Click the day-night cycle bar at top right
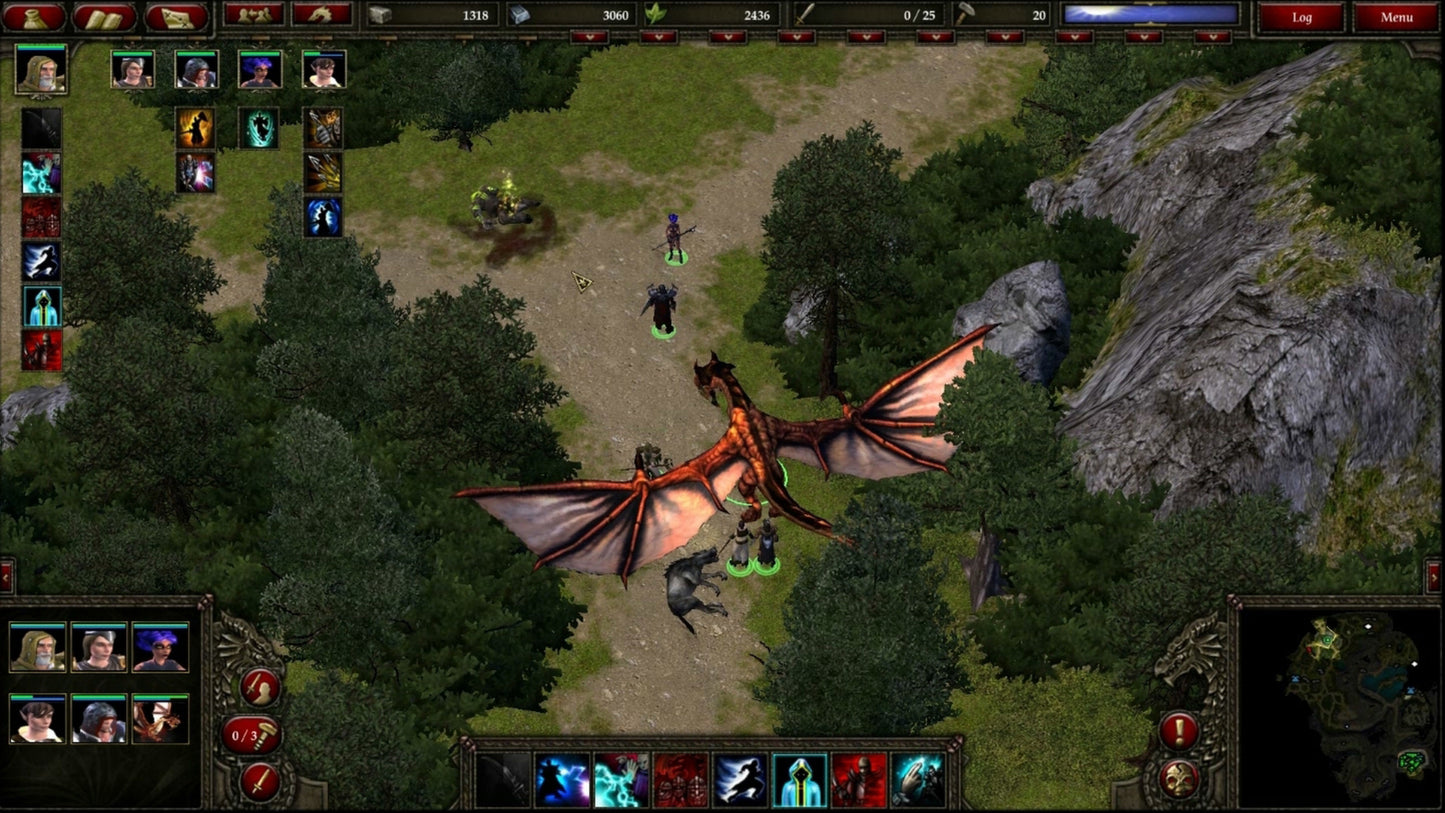Screen dimensions: 1445x813 point(1150,16)
